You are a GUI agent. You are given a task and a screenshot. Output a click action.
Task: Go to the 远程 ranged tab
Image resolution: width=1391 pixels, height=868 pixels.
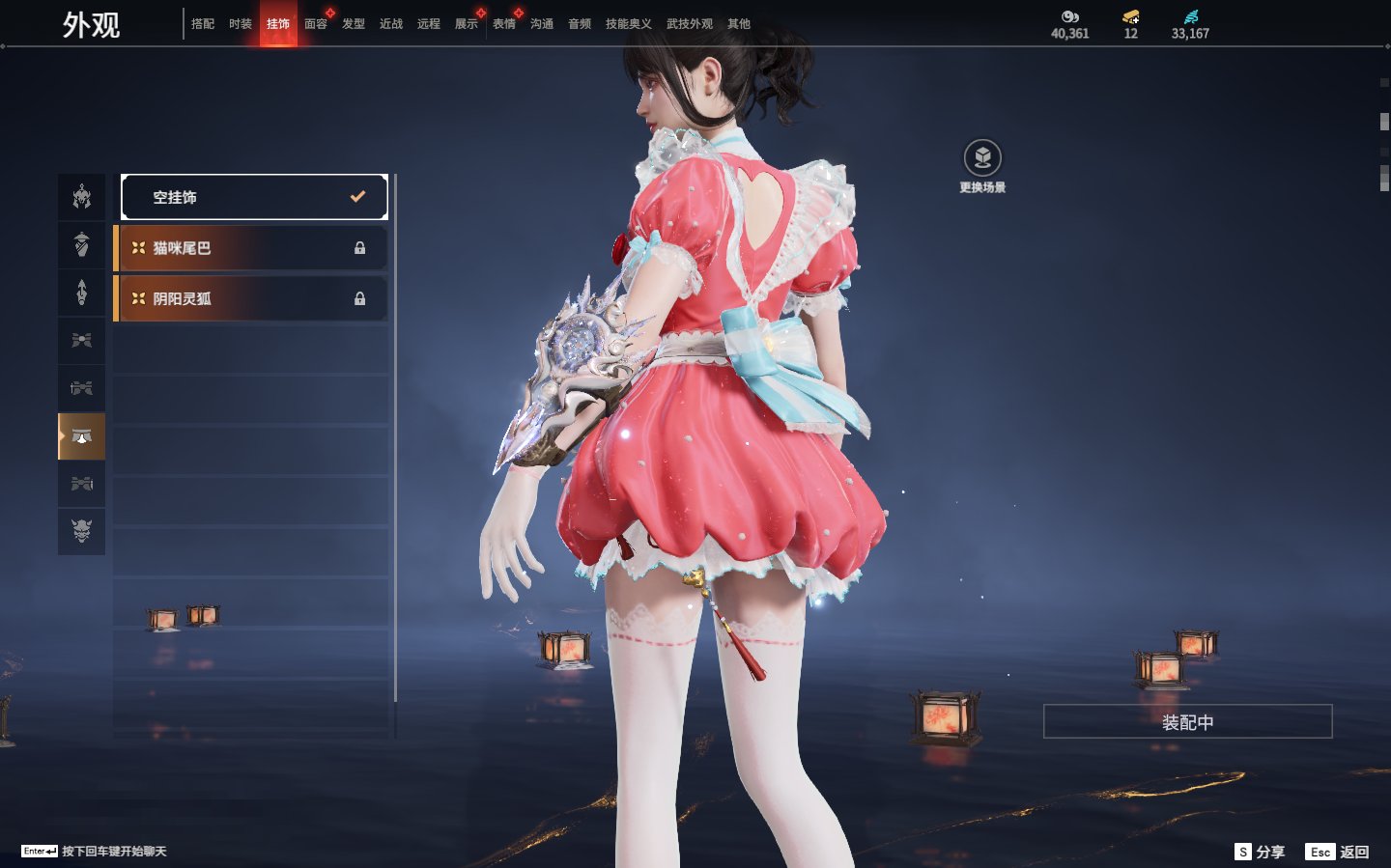pyautogui.click(x=429, y=24)
